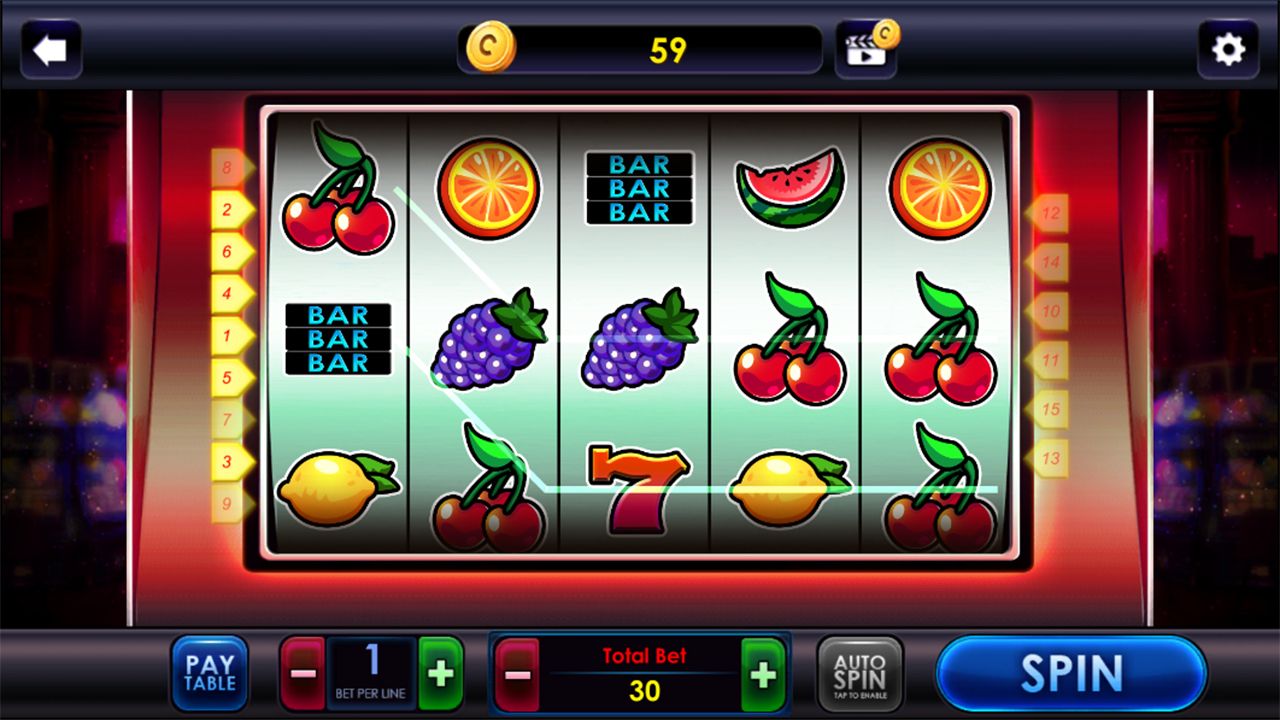
Task: Select payline marker 12
Action: pos(1049,213)
